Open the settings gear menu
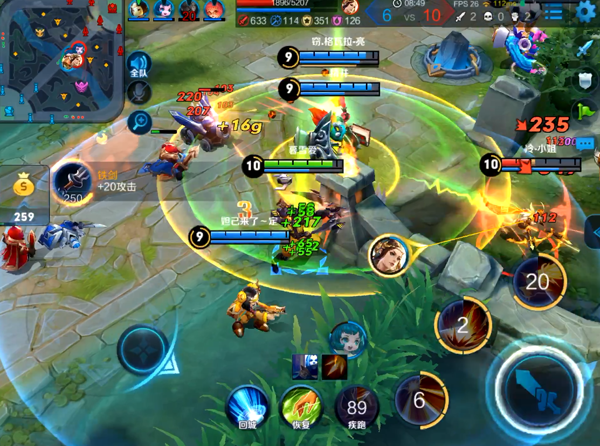 tap(586, 12)
